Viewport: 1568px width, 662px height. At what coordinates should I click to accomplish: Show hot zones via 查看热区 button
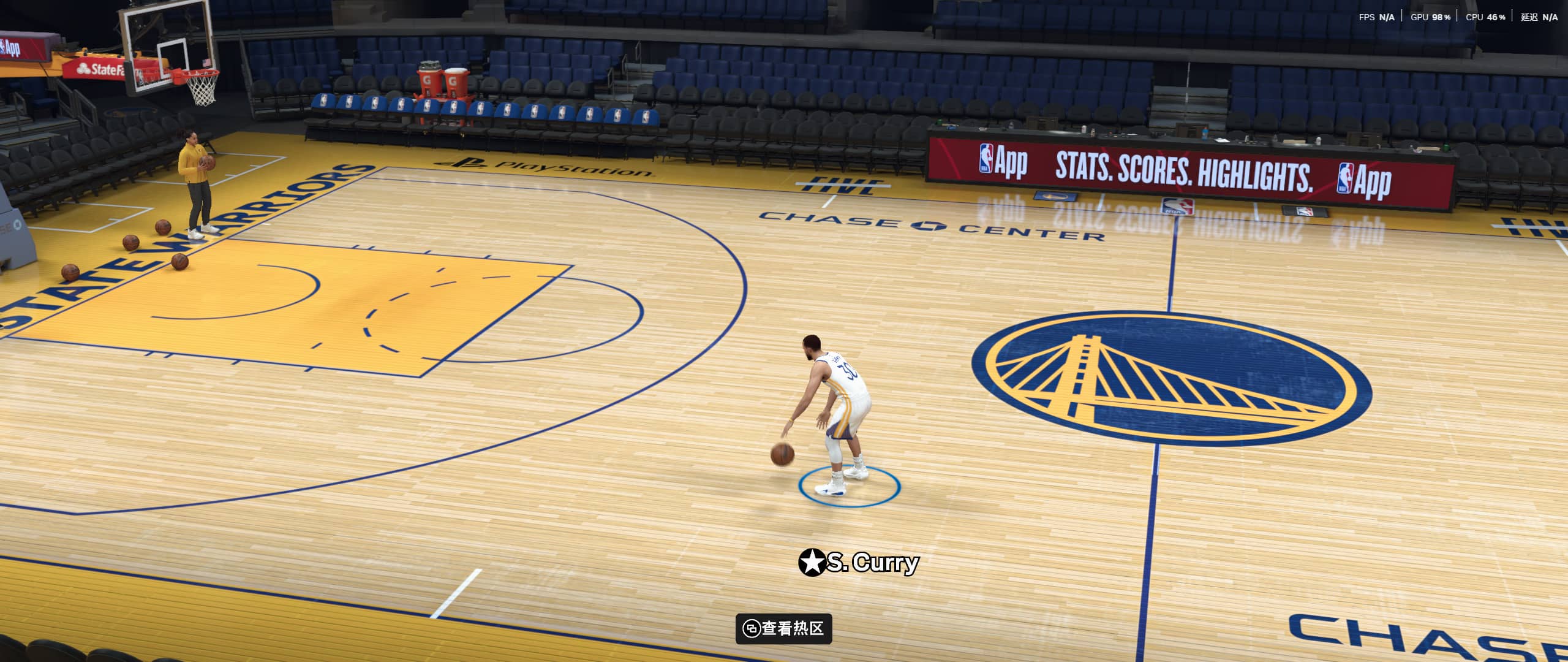pos(783,628)
